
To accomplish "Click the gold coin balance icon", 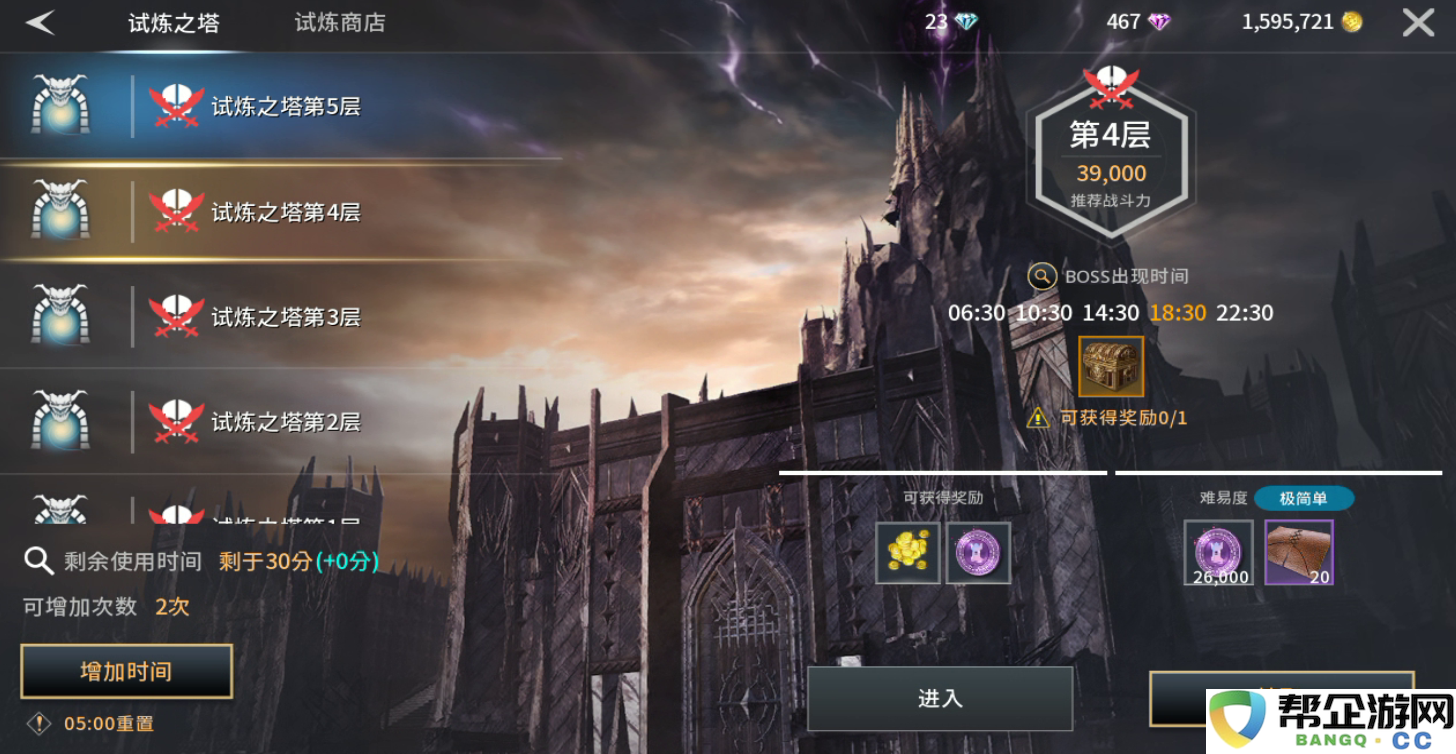I will point(1351,22).
